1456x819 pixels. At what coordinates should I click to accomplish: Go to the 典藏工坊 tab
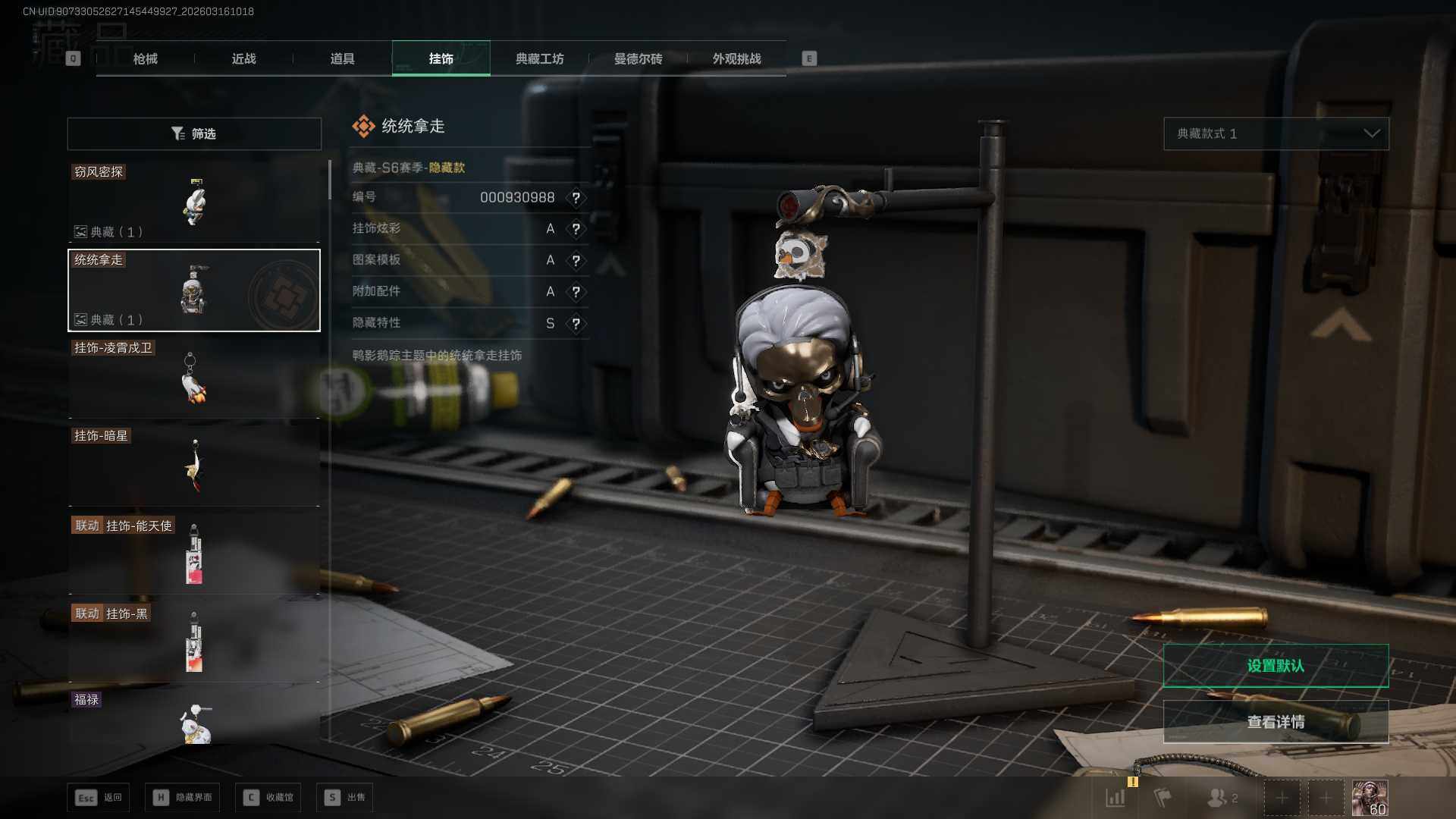[x=539, y=58]
